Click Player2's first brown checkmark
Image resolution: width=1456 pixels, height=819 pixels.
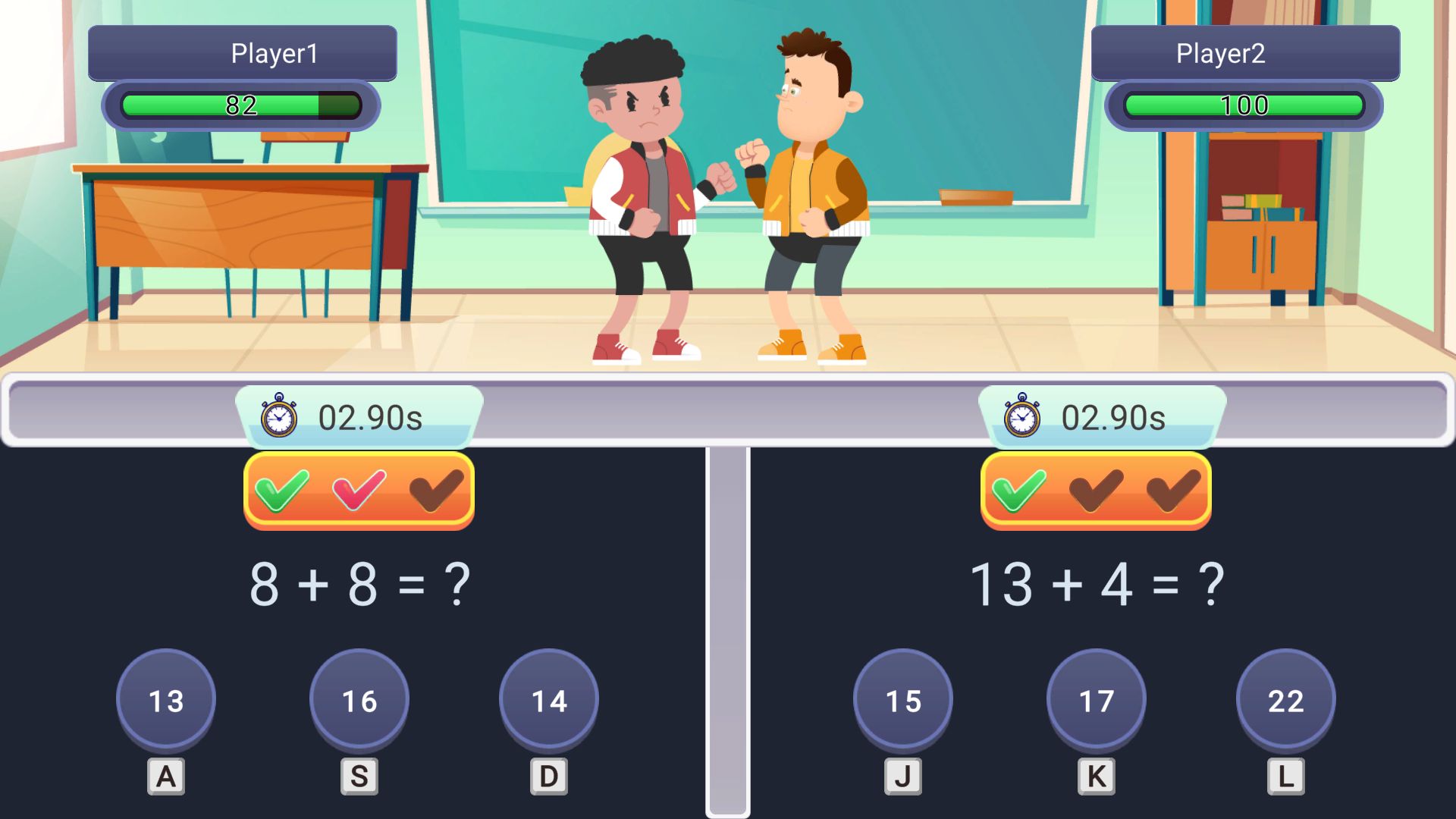tap(1095, 491)
